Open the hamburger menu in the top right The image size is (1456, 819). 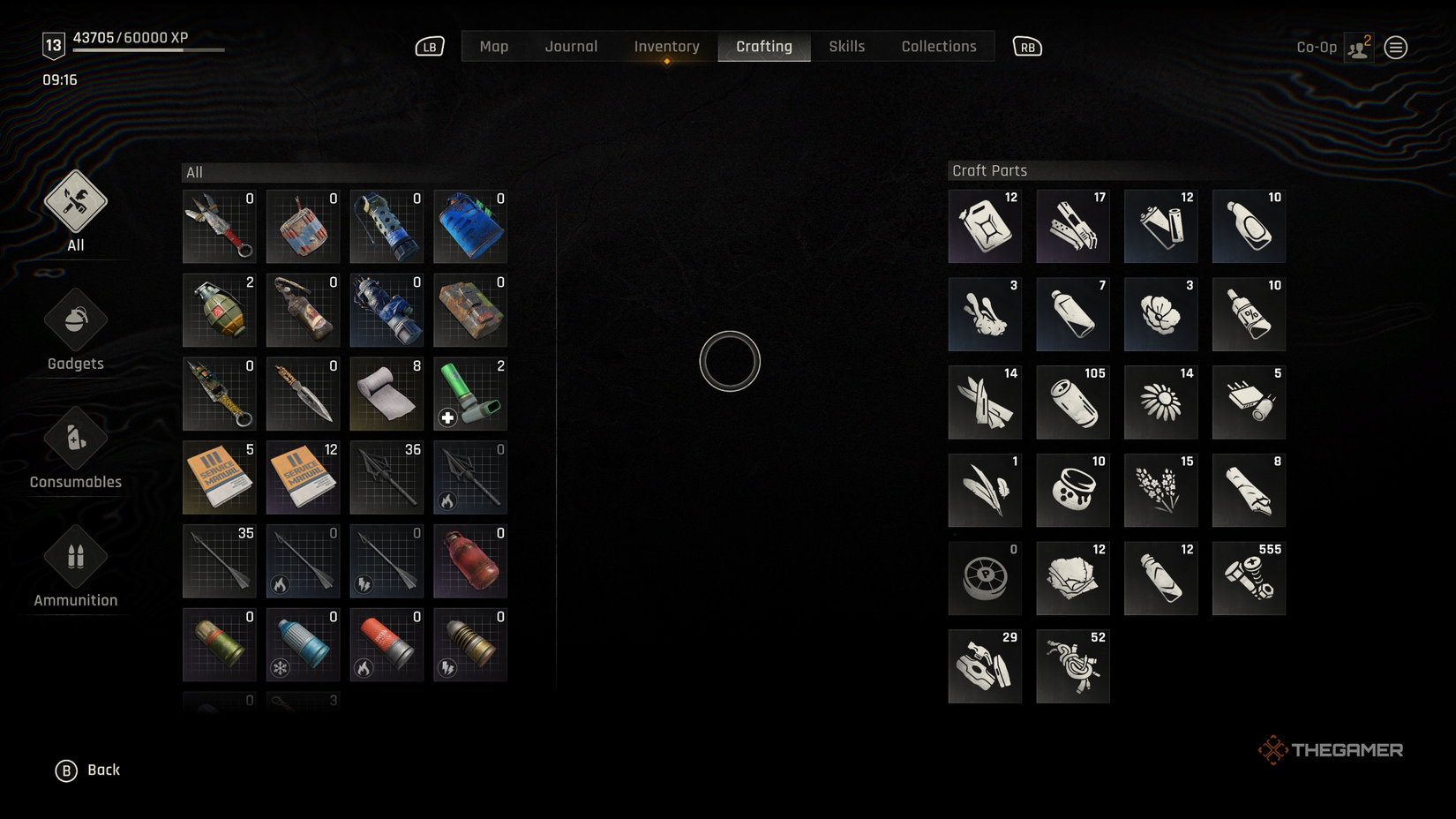[x=1395, y=47]
